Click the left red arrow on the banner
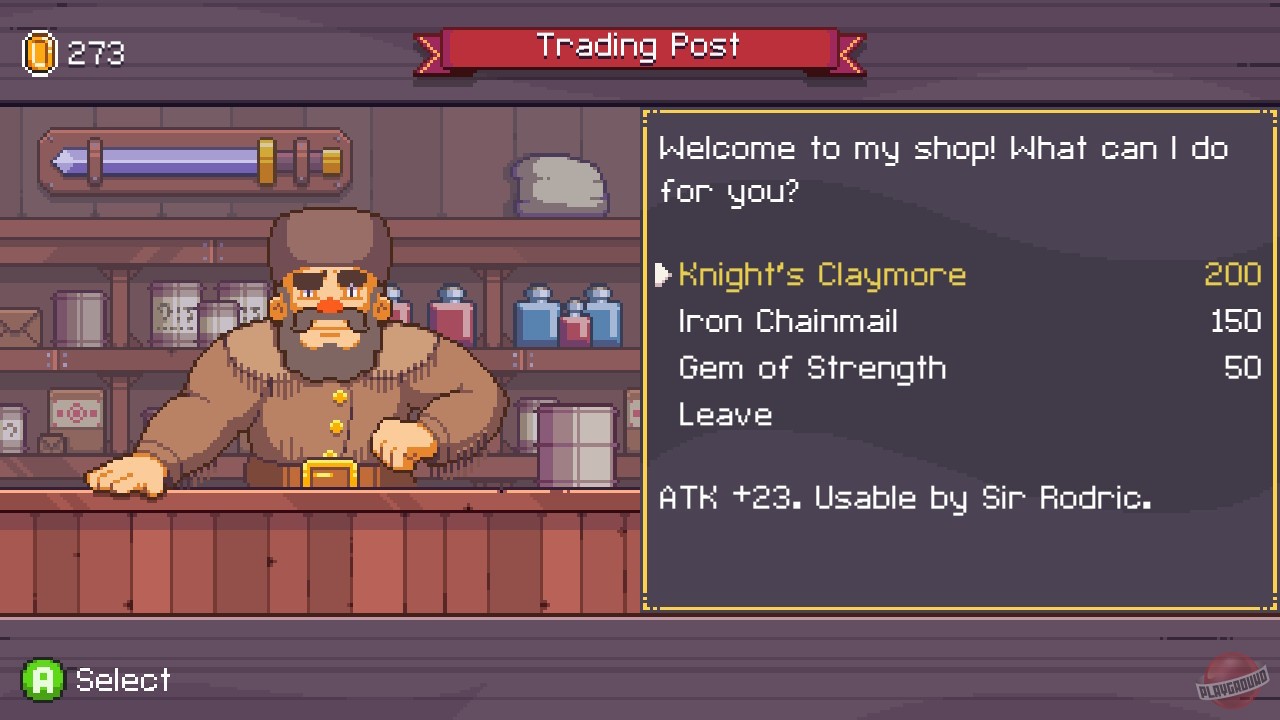 (430, 53)
